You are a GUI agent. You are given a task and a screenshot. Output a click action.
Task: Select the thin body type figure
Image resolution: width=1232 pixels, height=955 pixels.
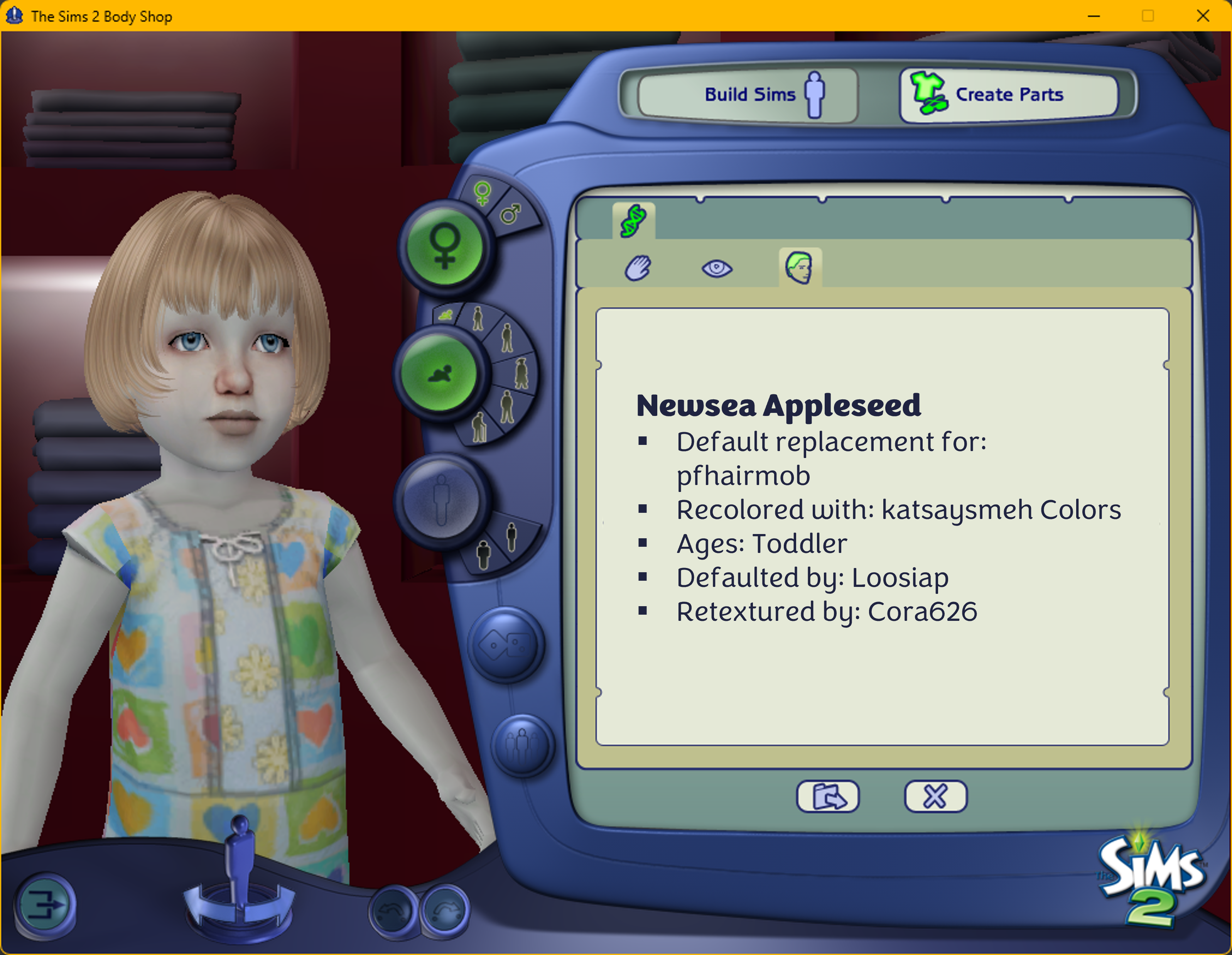[511, 536]
